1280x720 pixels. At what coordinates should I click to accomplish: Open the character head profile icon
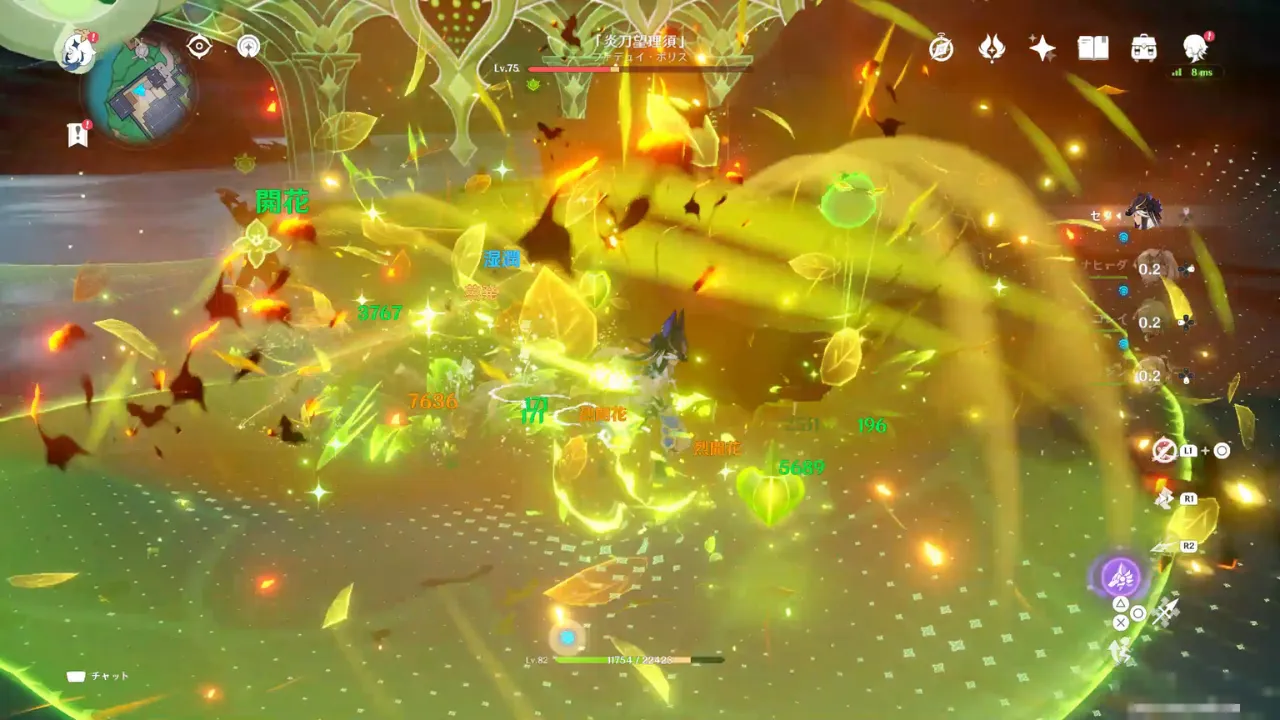pyautogui.click(x=1195, y=47)
